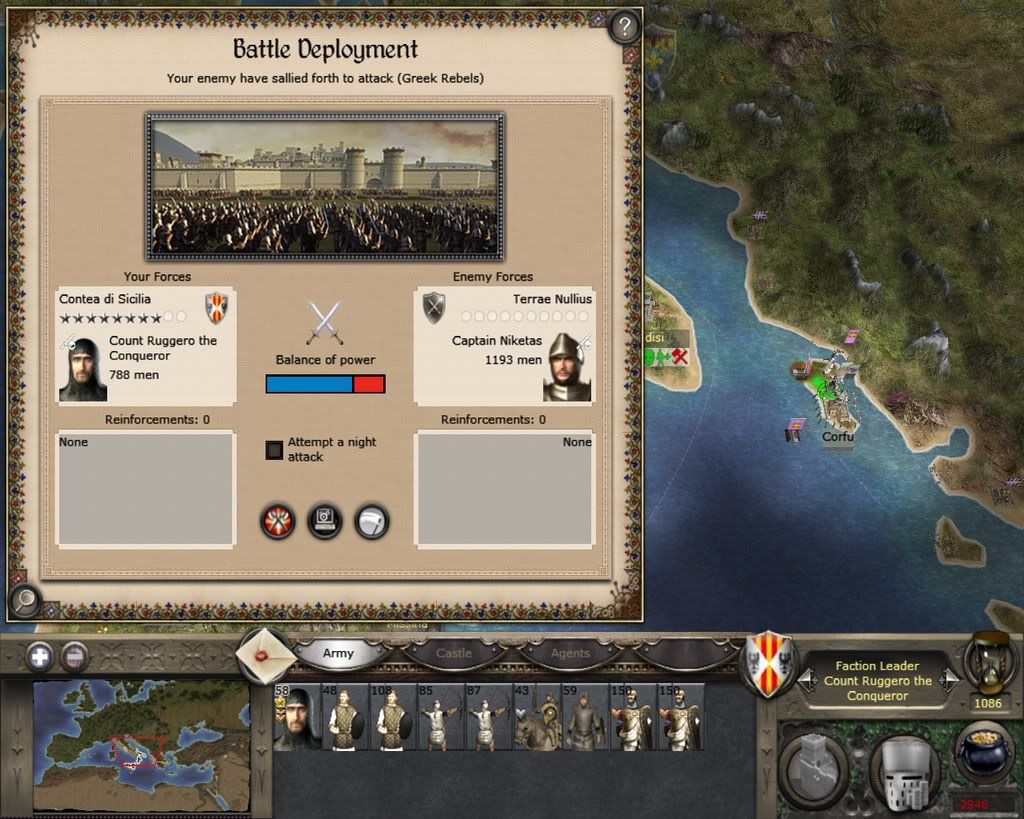Zoom in the minimap with the plus button

pyautogui.click(x=40, y=657)
